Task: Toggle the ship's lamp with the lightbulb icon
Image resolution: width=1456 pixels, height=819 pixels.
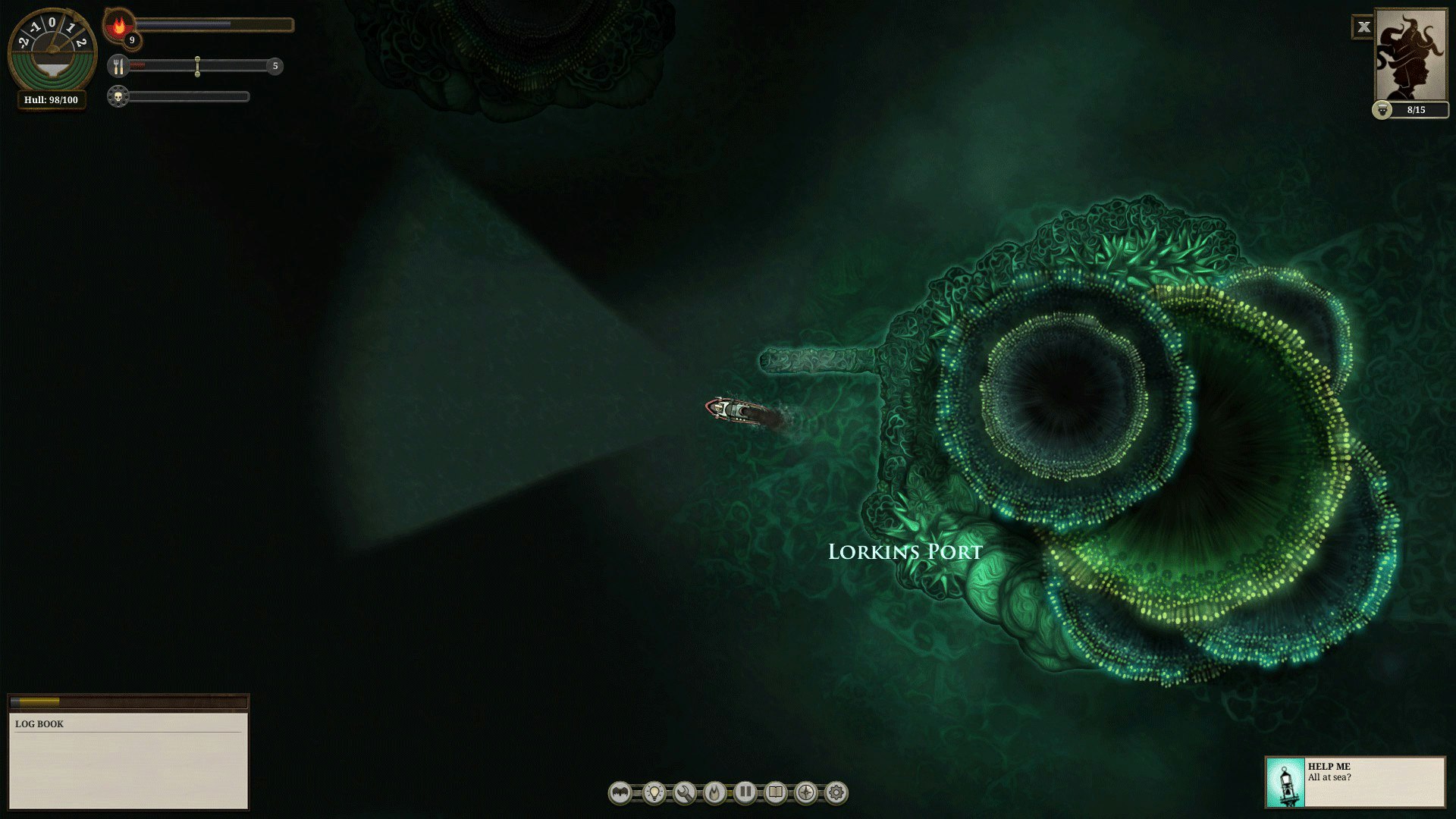Action: (x=653, y=793)
